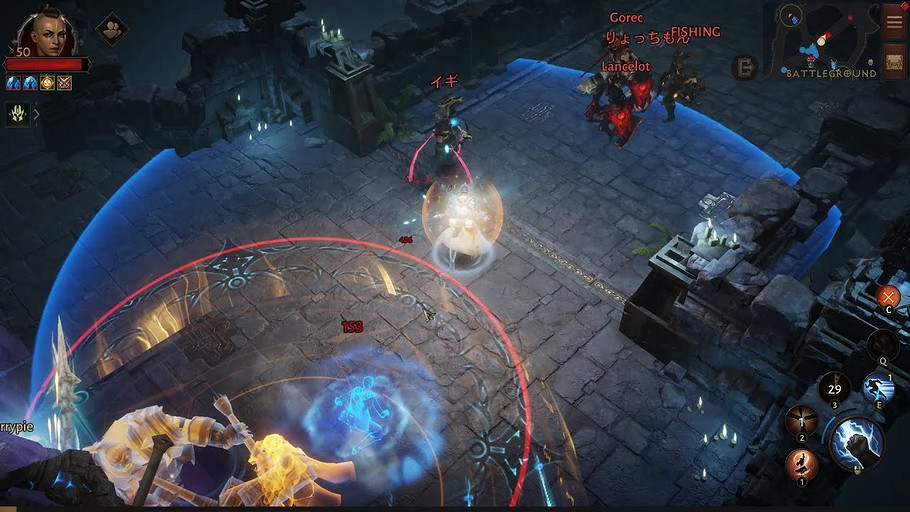Viewport: 910px width, 512px height.
Task: Tap the orange crossed-swords button
Action: (887, 296)
